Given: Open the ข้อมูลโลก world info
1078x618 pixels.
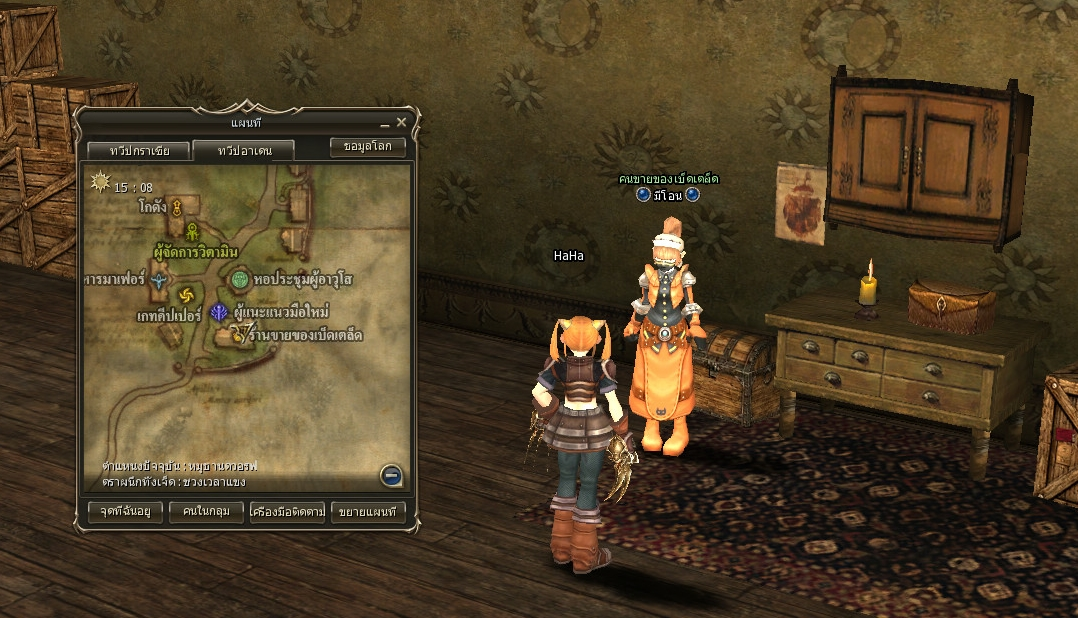Looking at the screenshot, I should pyautogui.click(x=368, y=146).
